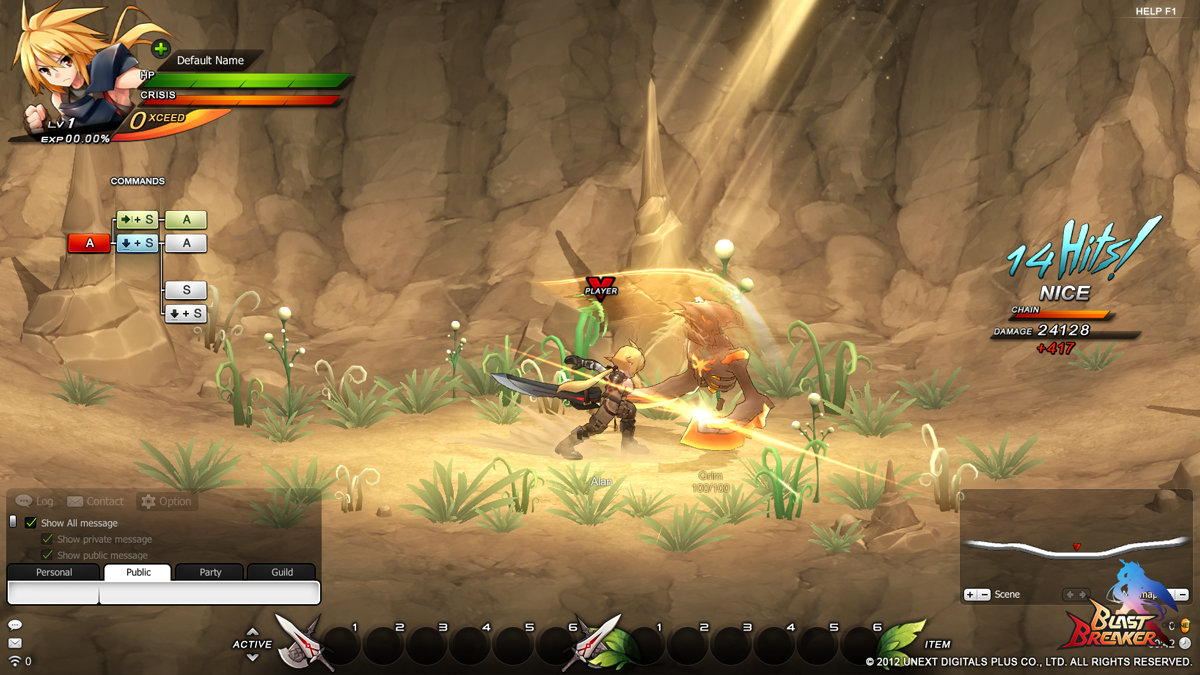Select the Public chat tab
Screen dimensions: 1200x675
[x=139, y=572]
